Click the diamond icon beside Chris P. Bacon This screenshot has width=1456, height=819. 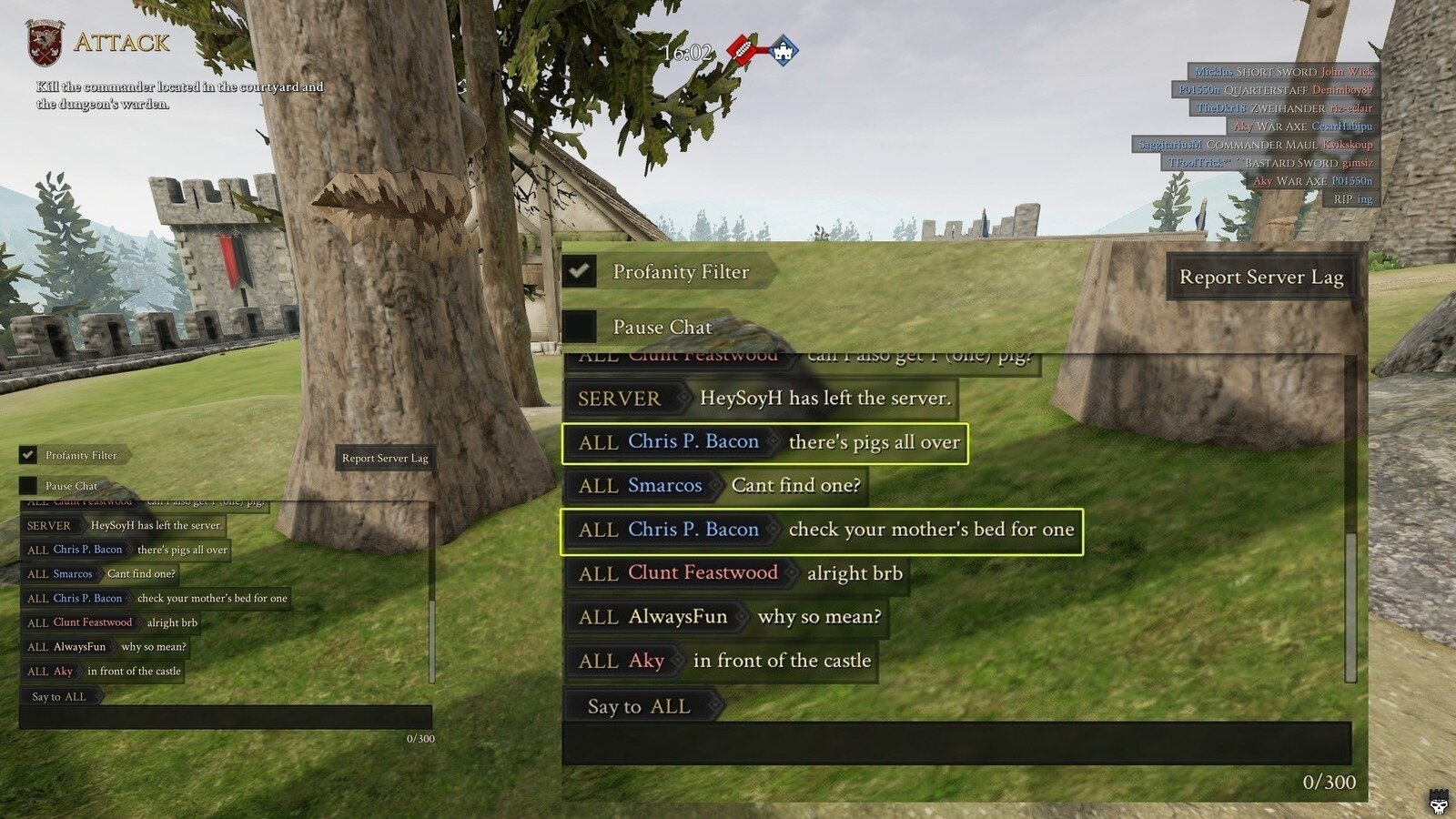pos(776,442)
